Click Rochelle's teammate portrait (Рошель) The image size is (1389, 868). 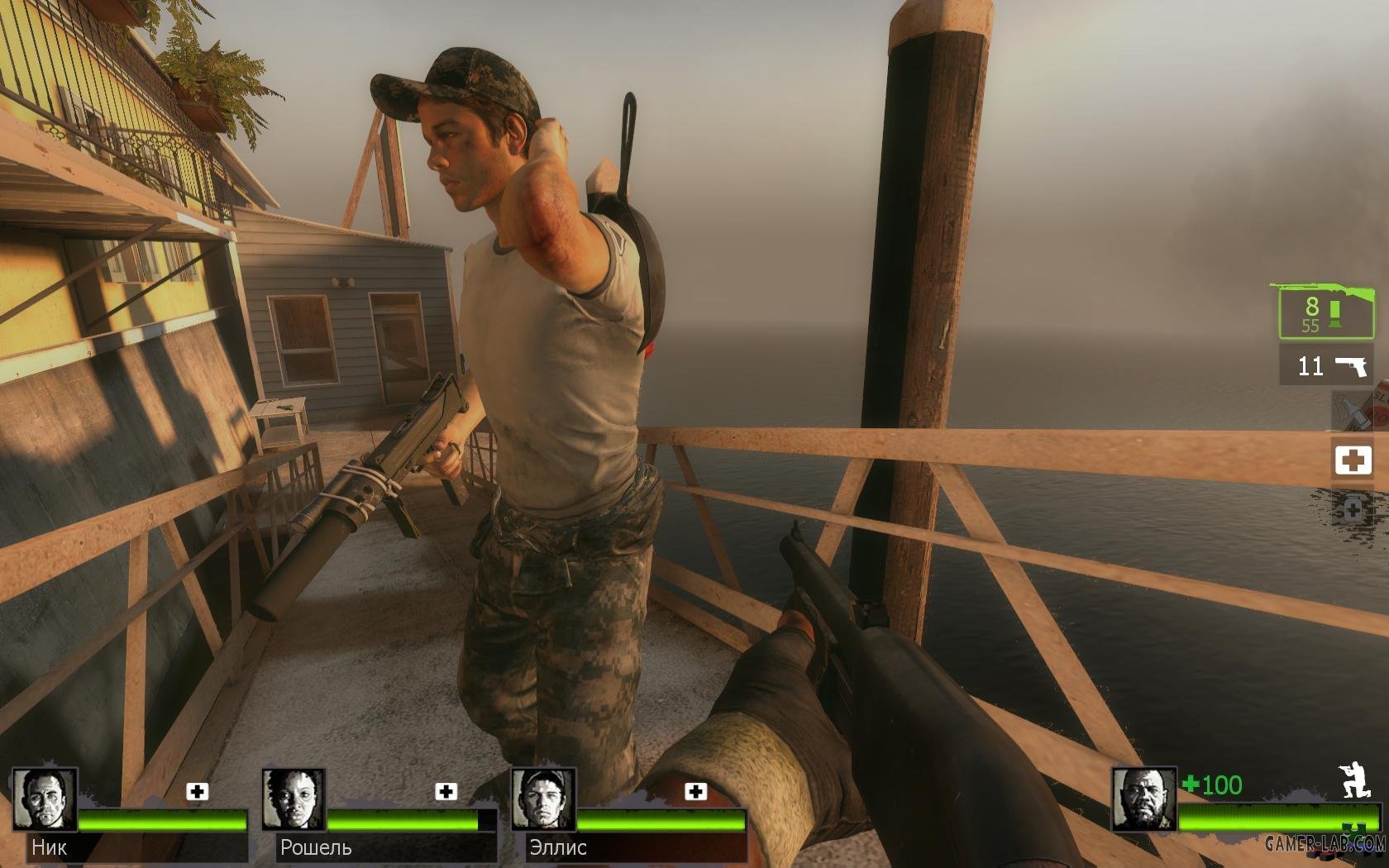point(294,799)
